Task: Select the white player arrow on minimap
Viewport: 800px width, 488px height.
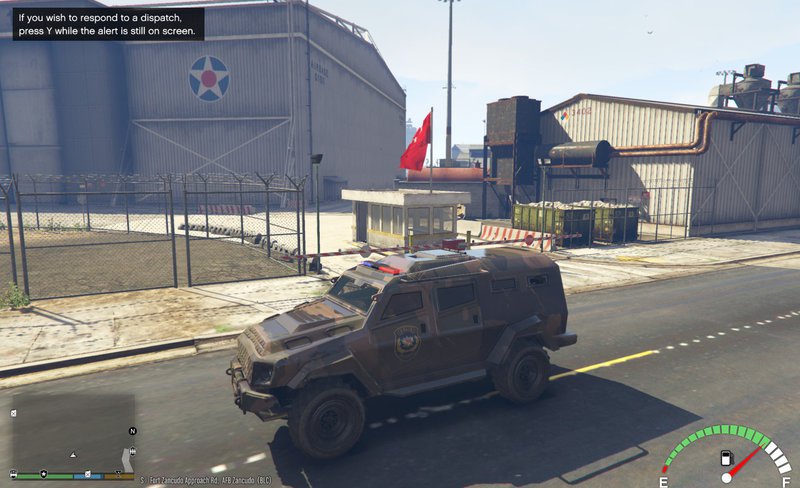Action: click(x=73, y=454)
